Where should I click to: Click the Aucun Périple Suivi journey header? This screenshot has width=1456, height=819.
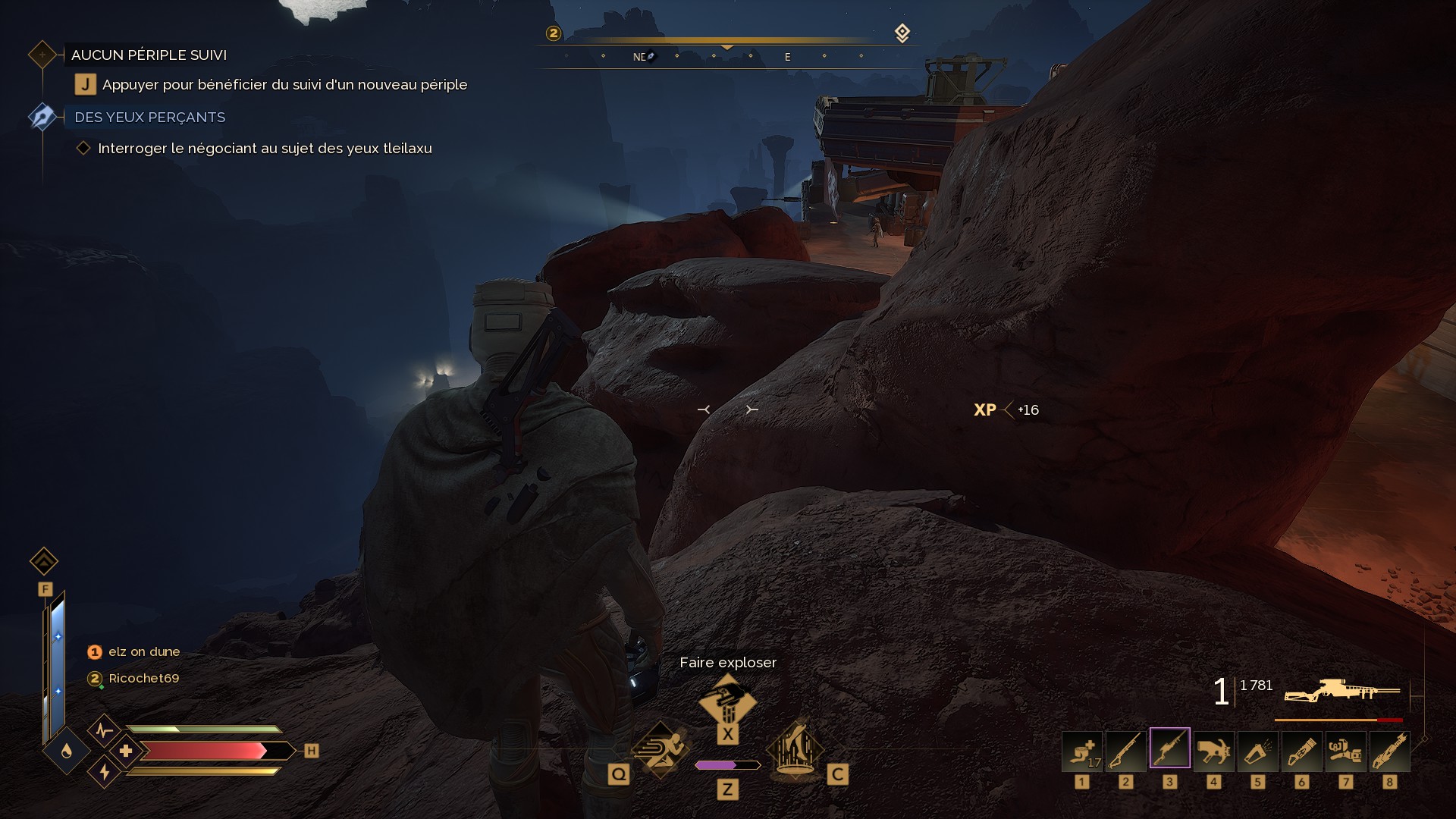pyautogui.click(x=149, y=55)
